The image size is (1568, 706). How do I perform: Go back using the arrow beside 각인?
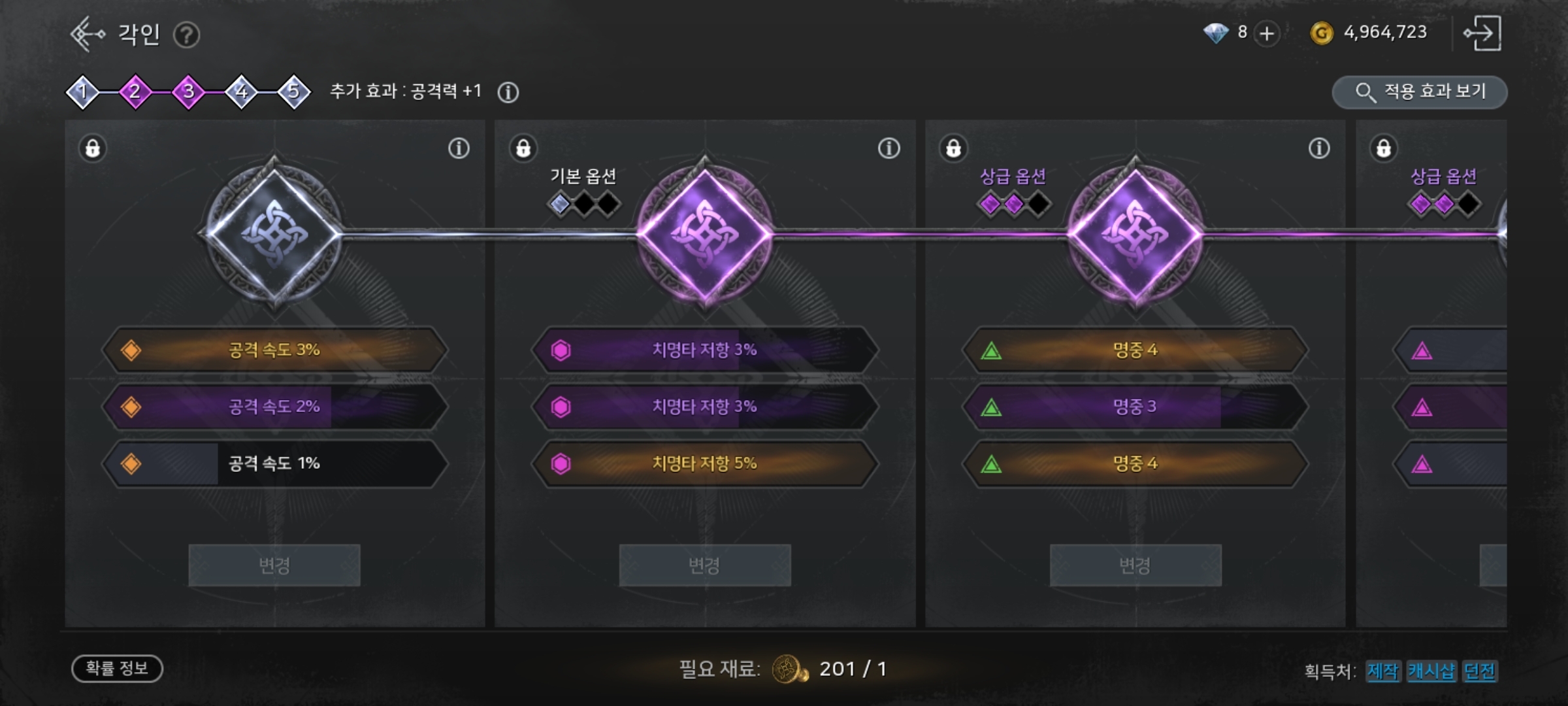click(x=86, y=34)
